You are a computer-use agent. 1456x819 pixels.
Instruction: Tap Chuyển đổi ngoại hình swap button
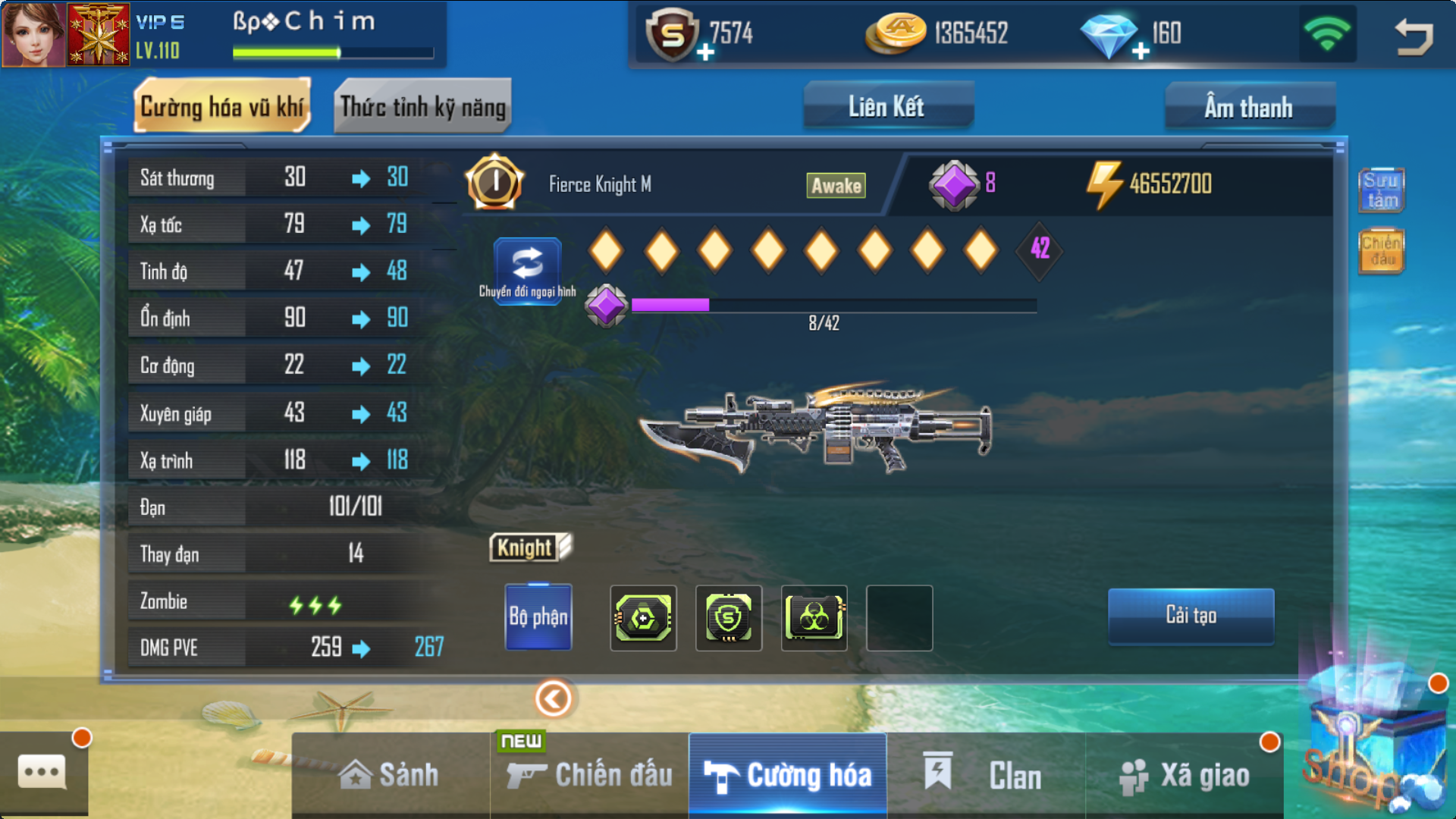click(528, 269)
